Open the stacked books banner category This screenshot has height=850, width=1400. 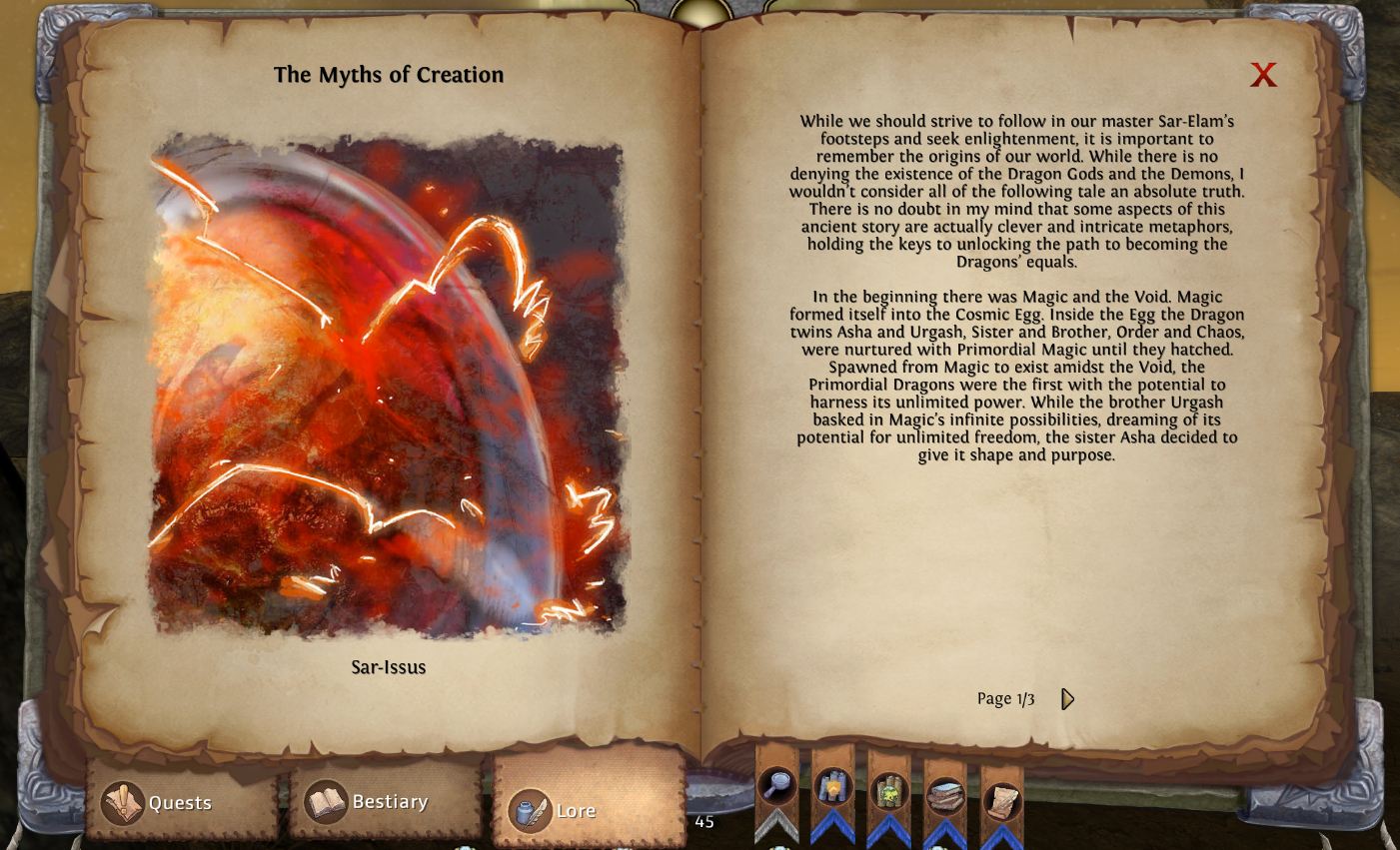(944, 797)
